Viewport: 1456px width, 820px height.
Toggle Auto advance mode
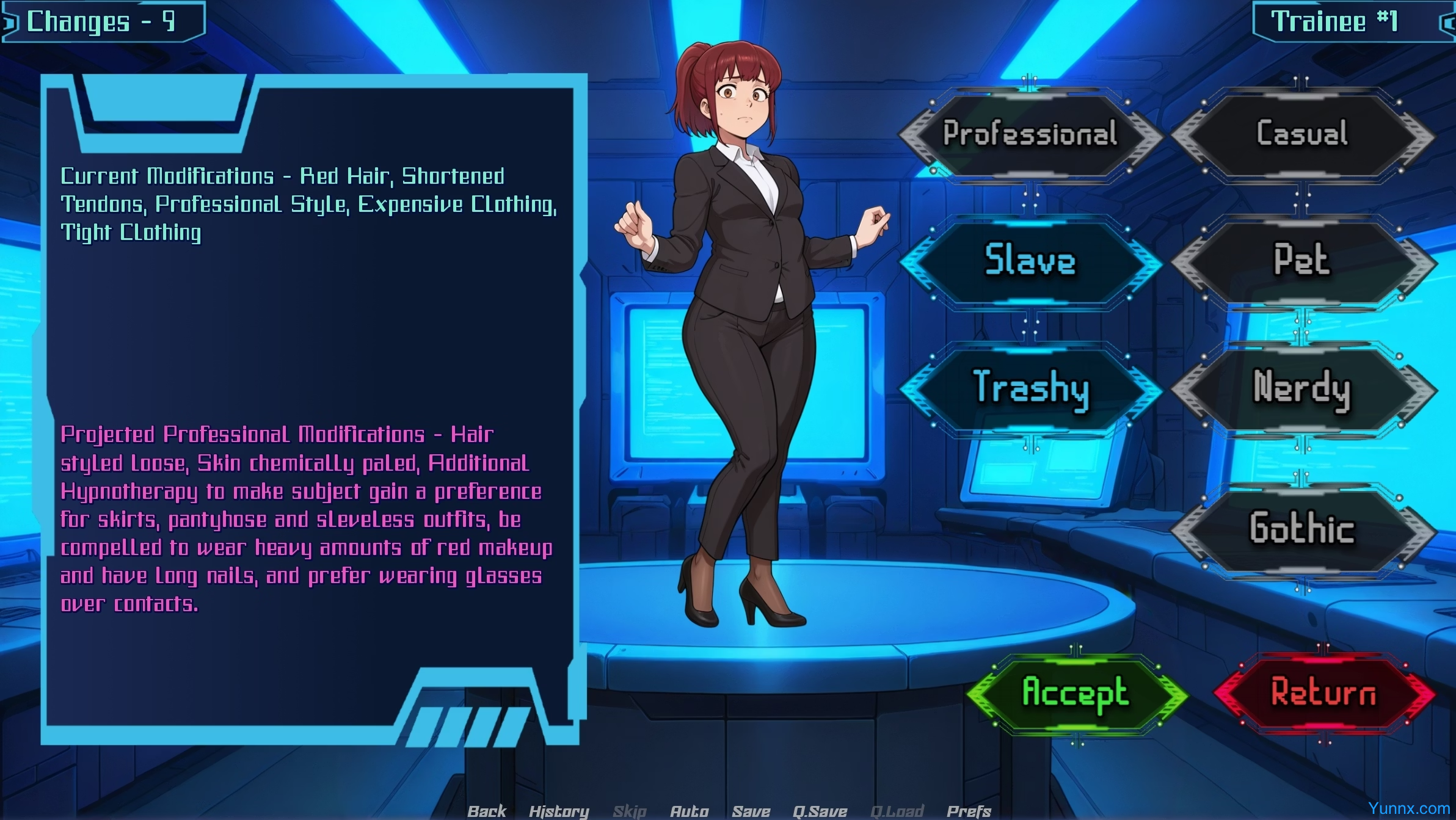point(690,811)
